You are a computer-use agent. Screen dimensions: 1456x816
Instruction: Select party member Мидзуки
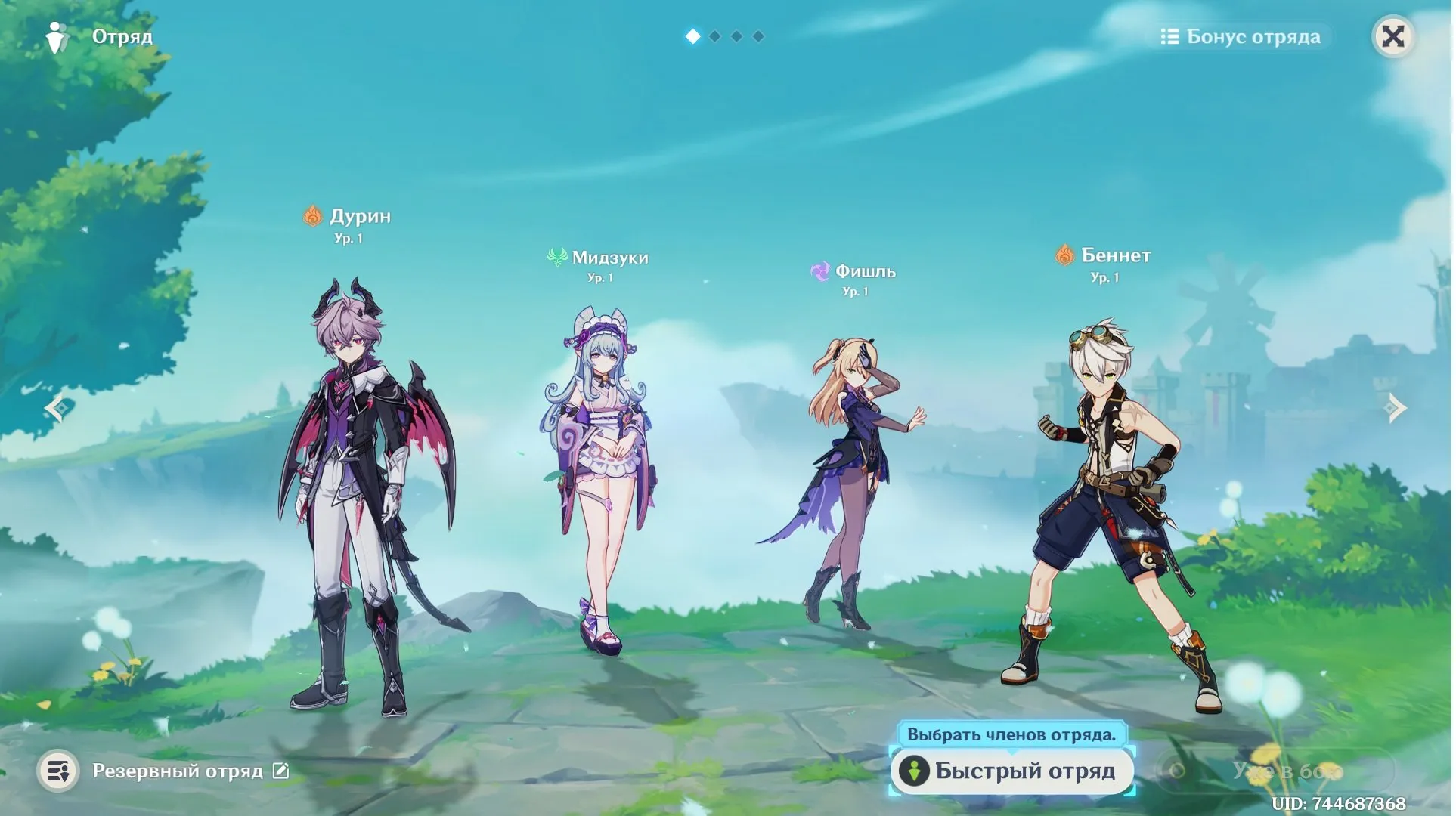(x=601, y=476)
